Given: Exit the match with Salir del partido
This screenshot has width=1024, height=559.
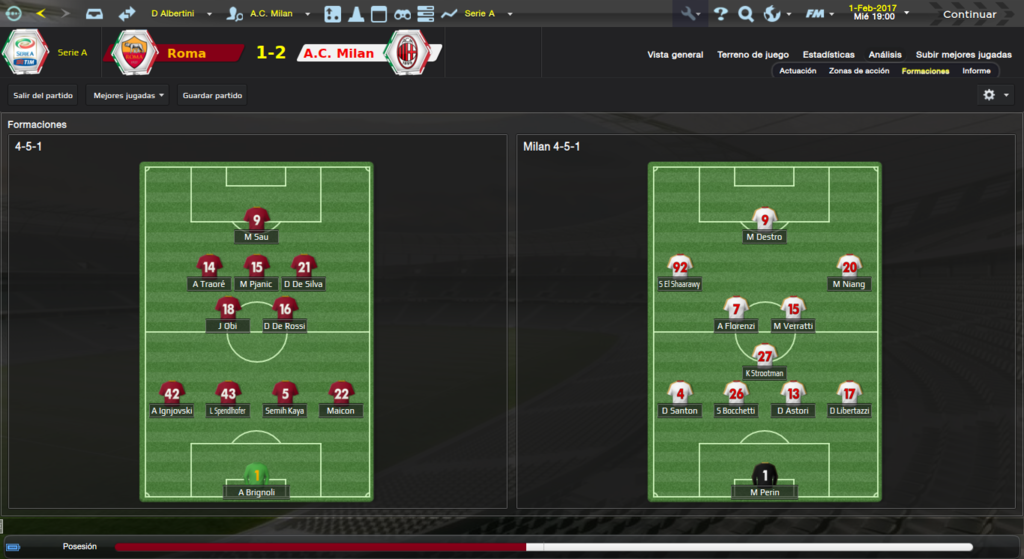Looking at the screenshot, I should [x=43, y=96].
